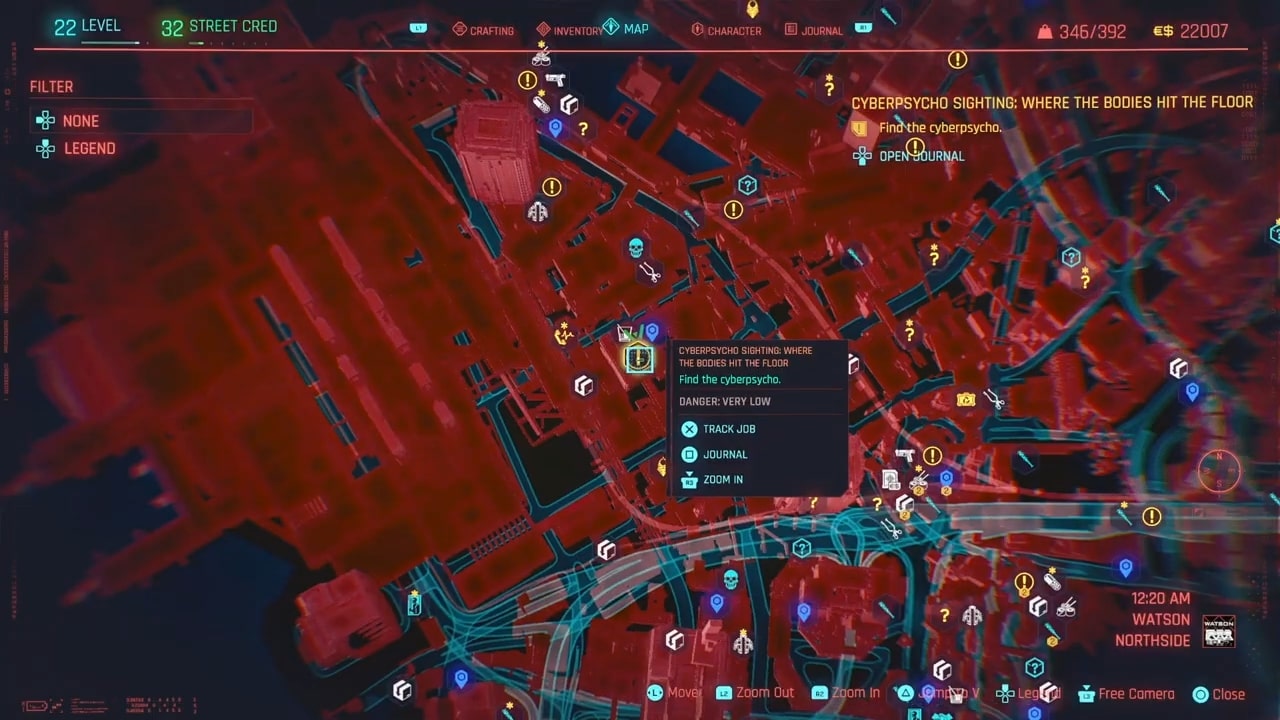Expand the FILTER section header
The image size is (1280, 720).
pos(51,86)
